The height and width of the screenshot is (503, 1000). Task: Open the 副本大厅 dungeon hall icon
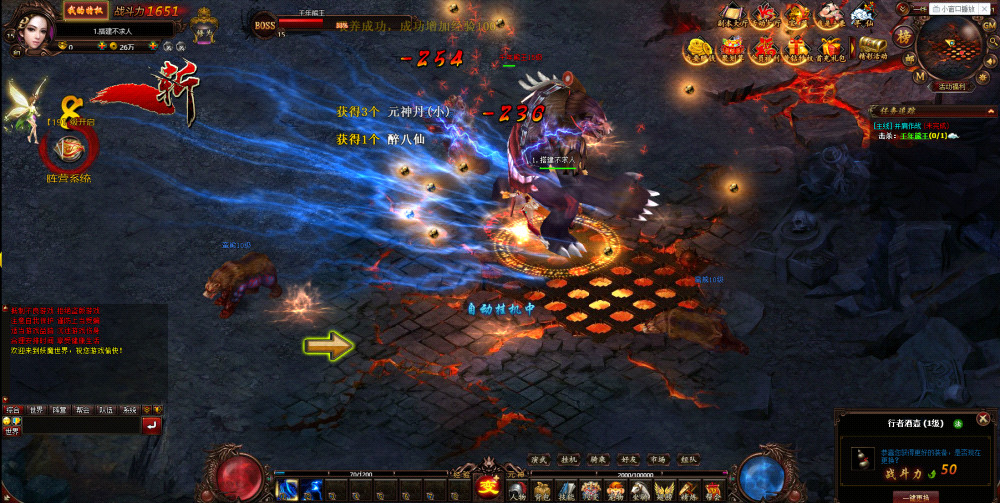(734, 15)
